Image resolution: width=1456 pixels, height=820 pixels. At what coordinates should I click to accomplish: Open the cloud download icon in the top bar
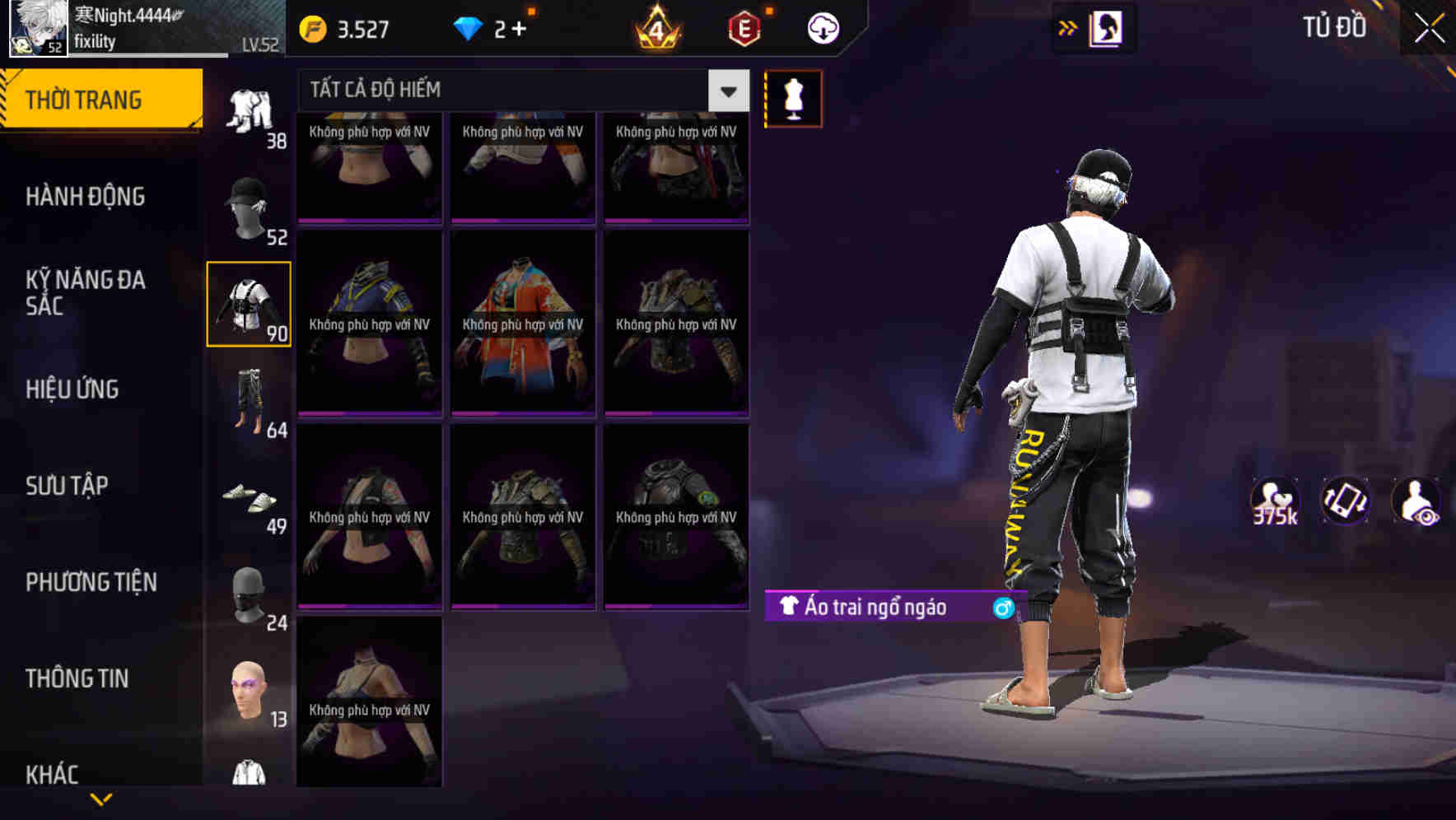click(x=821, y=27)
